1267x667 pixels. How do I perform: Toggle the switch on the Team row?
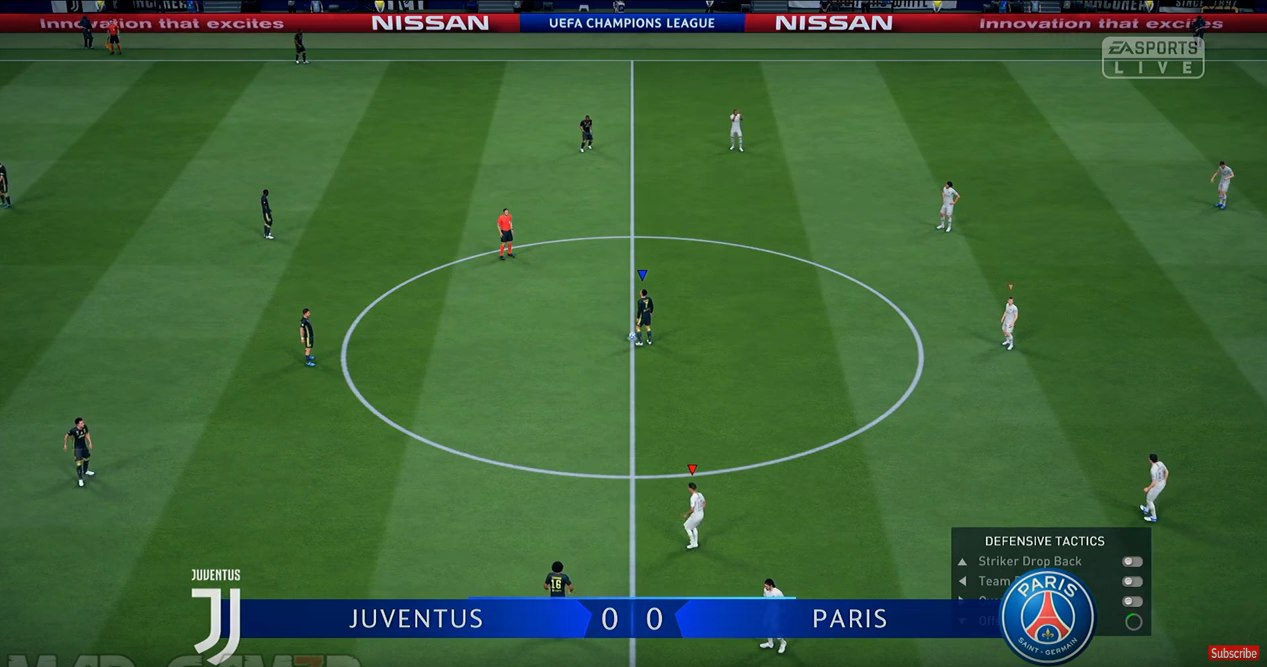click(1132, 581)
